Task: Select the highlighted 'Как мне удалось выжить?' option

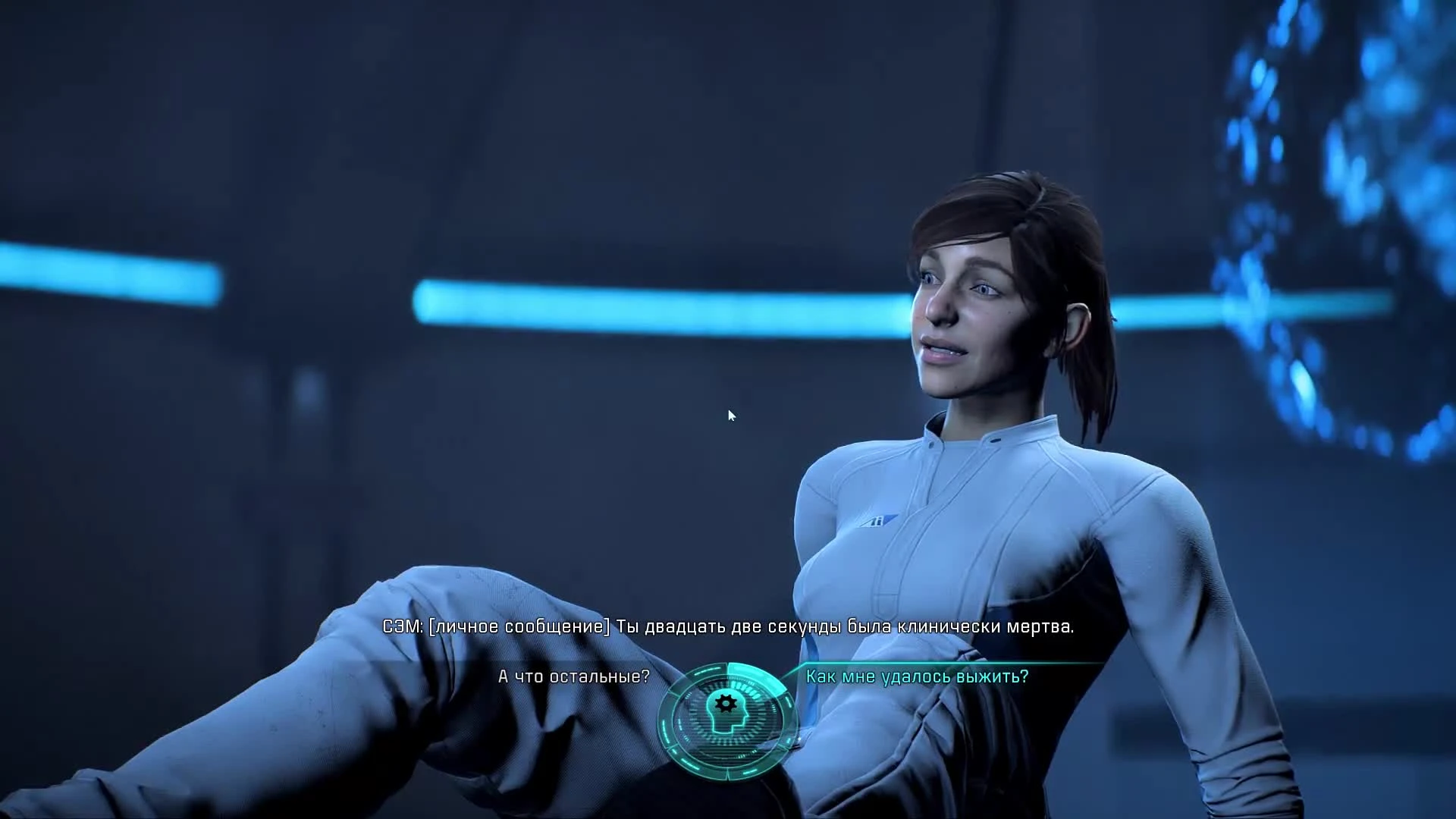Action: (918, 677)
